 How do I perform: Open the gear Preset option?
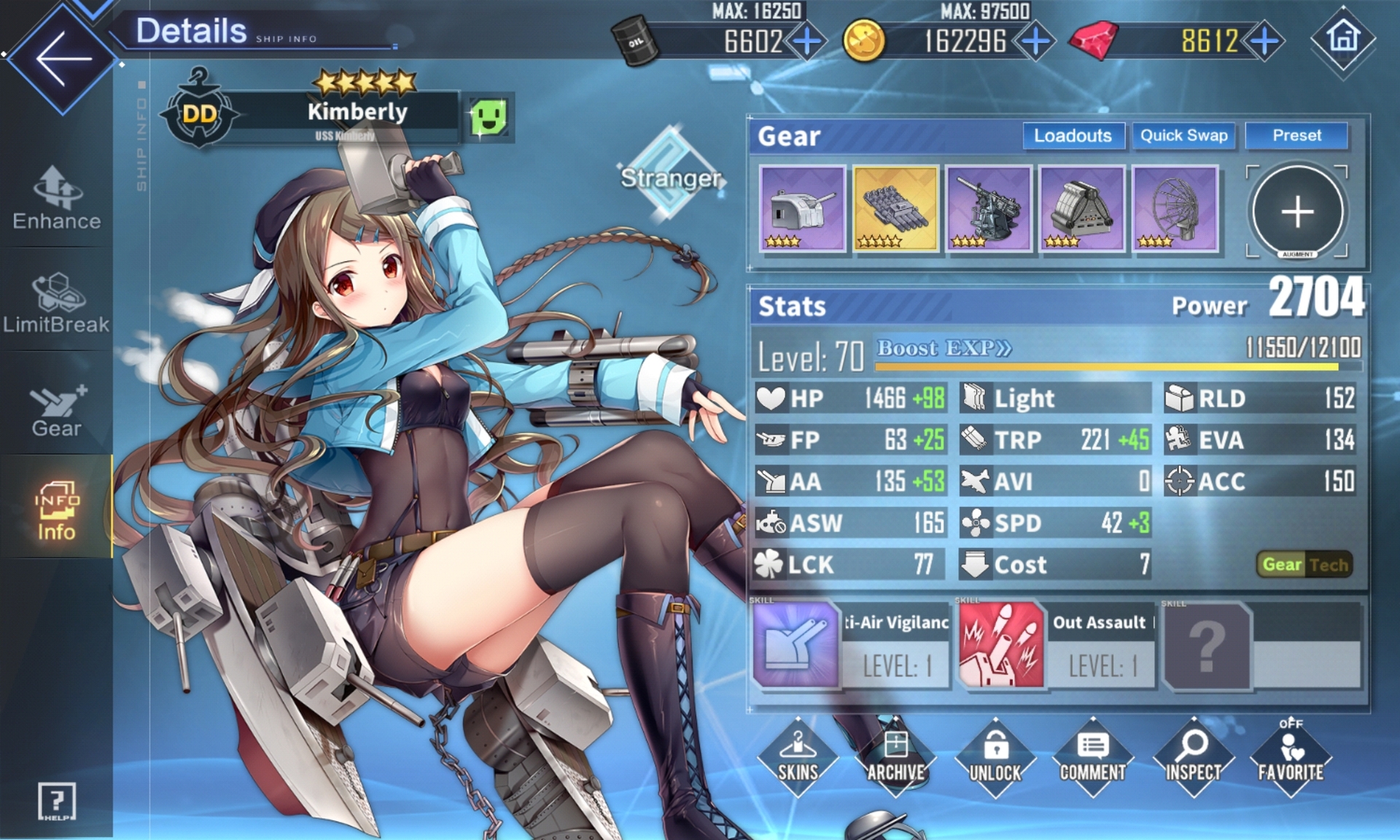(x=1296, y=136)
